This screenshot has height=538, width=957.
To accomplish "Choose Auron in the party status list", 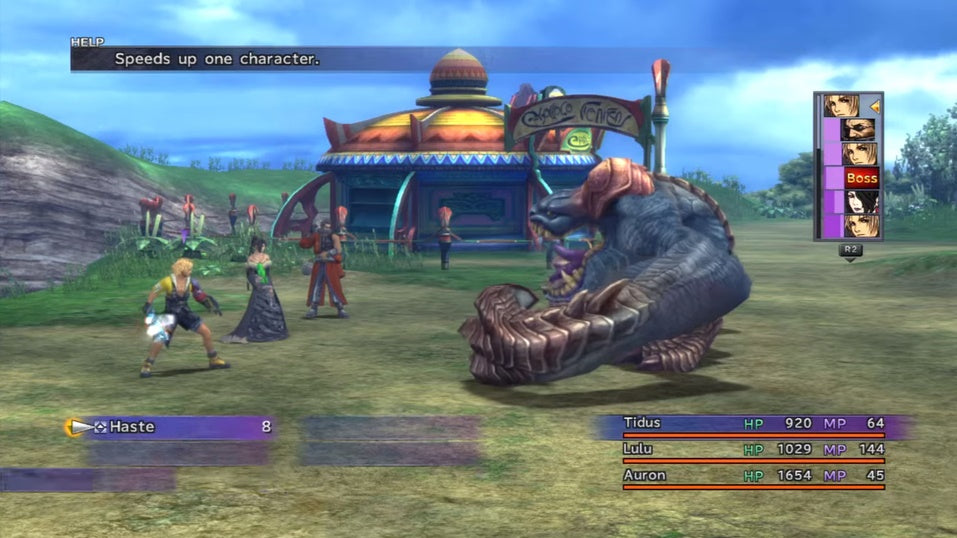I will pyautogui.click(x=643, y=475).
